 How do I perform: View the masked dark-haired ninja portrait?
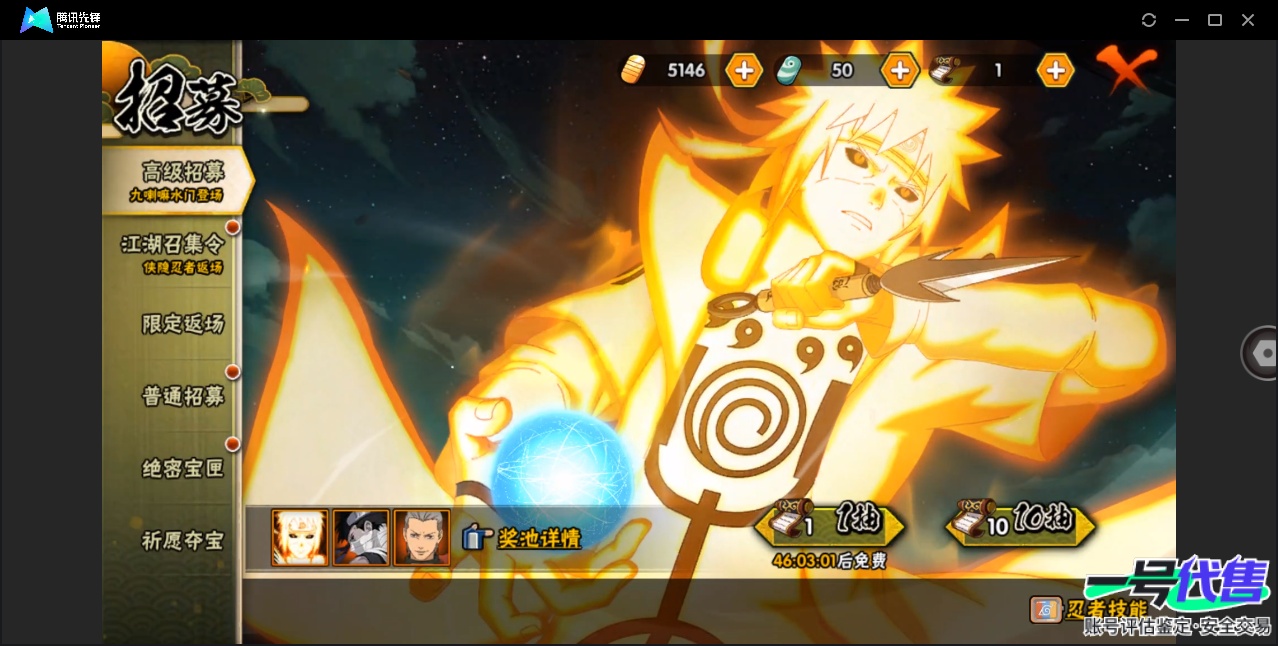coord(361,538)
